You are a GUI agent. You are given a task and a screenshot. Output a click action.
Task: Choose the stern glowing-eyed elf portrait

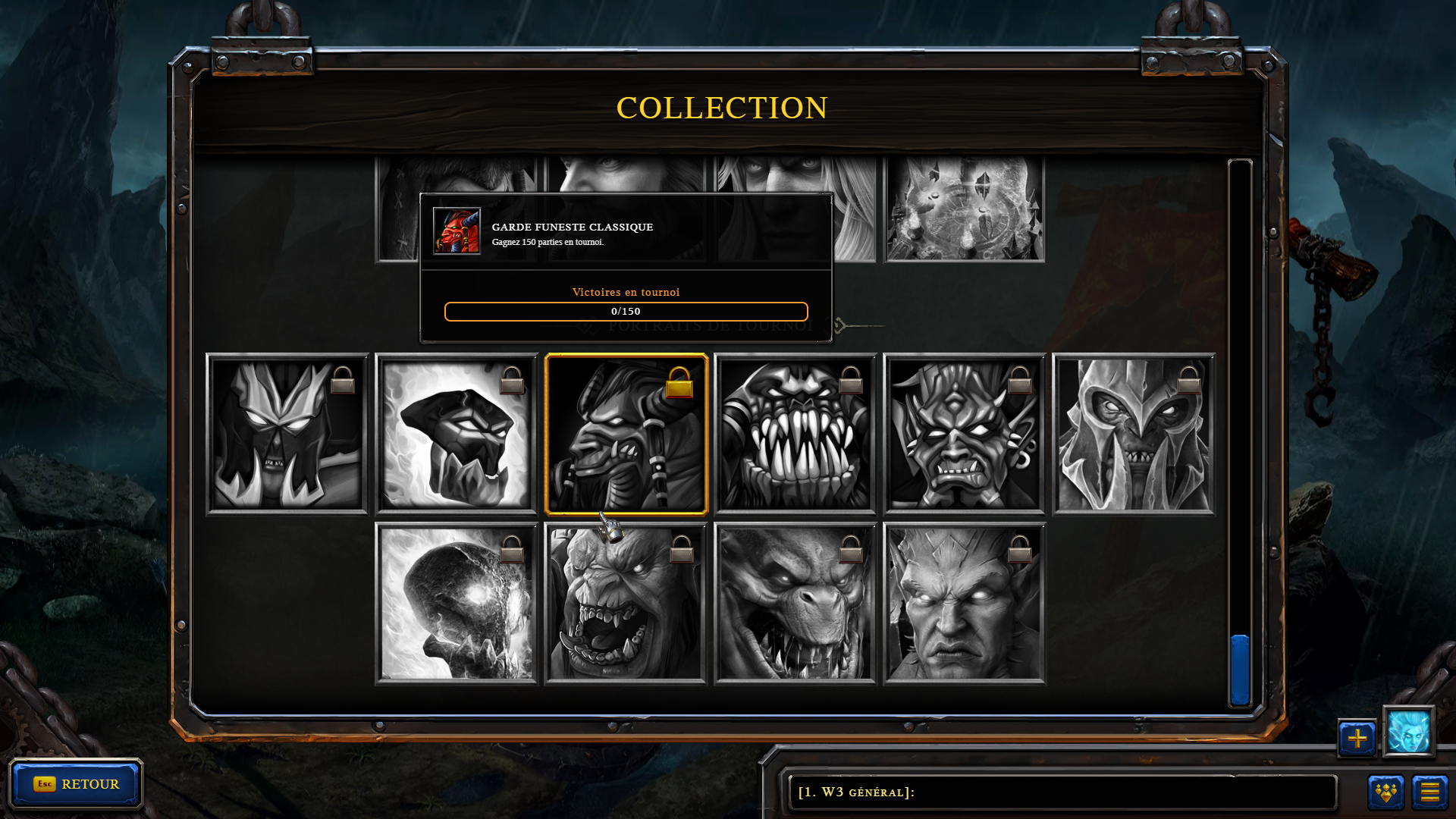click(x=964, y=604)
